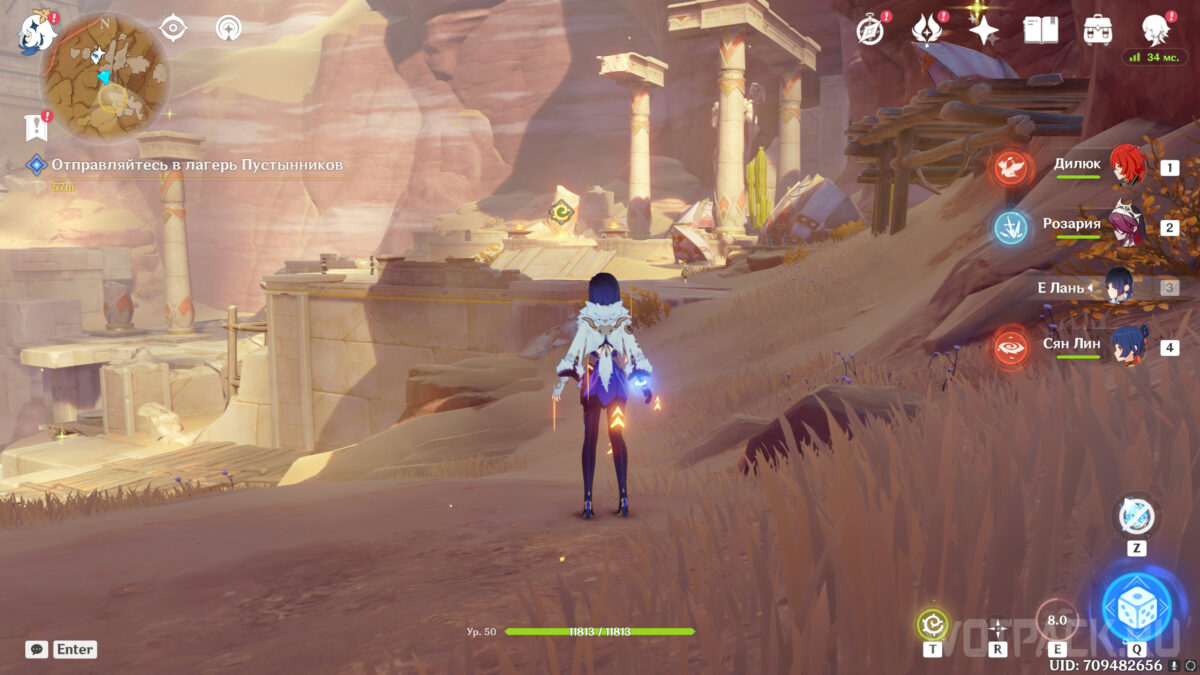
Task: Use the Elemental Skill on cooldown 8.0
Action: point(1057,621)
